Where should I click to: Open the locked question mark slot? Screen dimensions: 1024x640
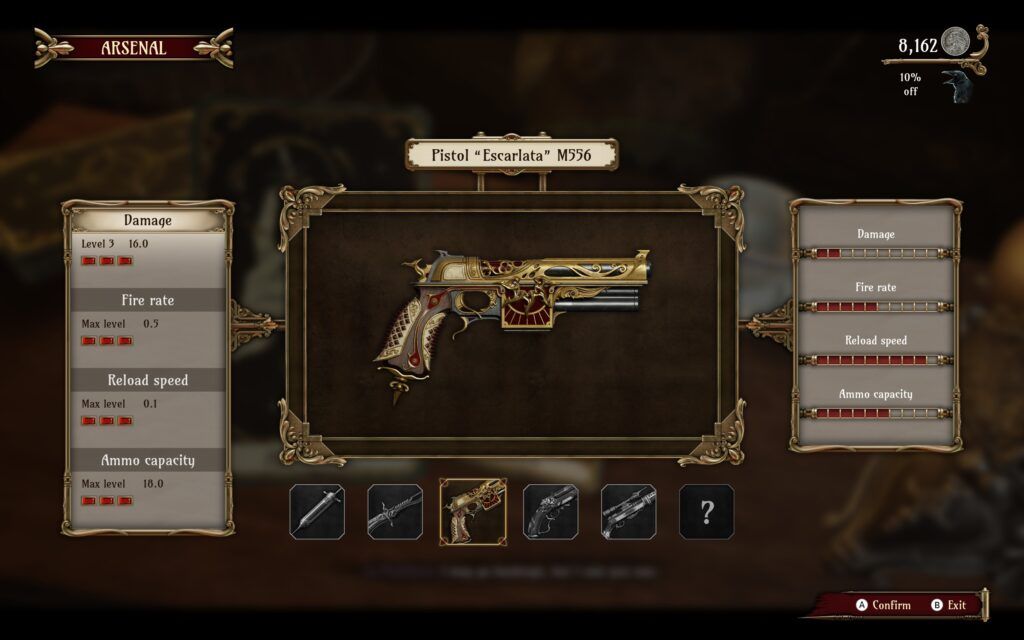coord(707,512)
